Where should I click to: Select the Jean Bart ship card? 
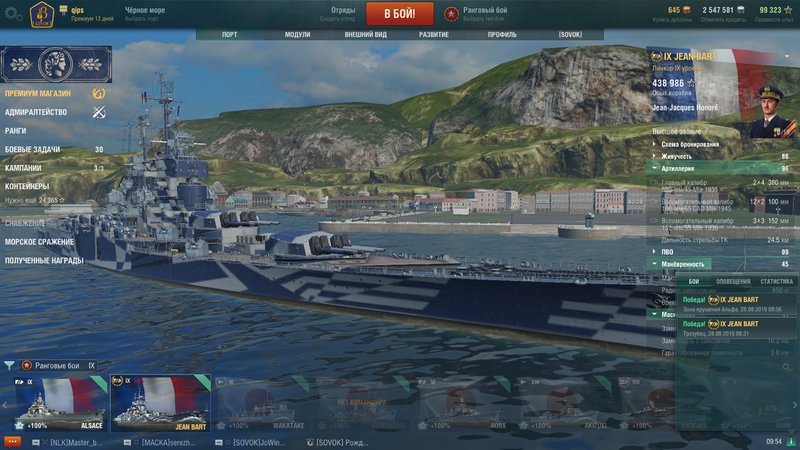pyautogui.click(x=161, y=403)
